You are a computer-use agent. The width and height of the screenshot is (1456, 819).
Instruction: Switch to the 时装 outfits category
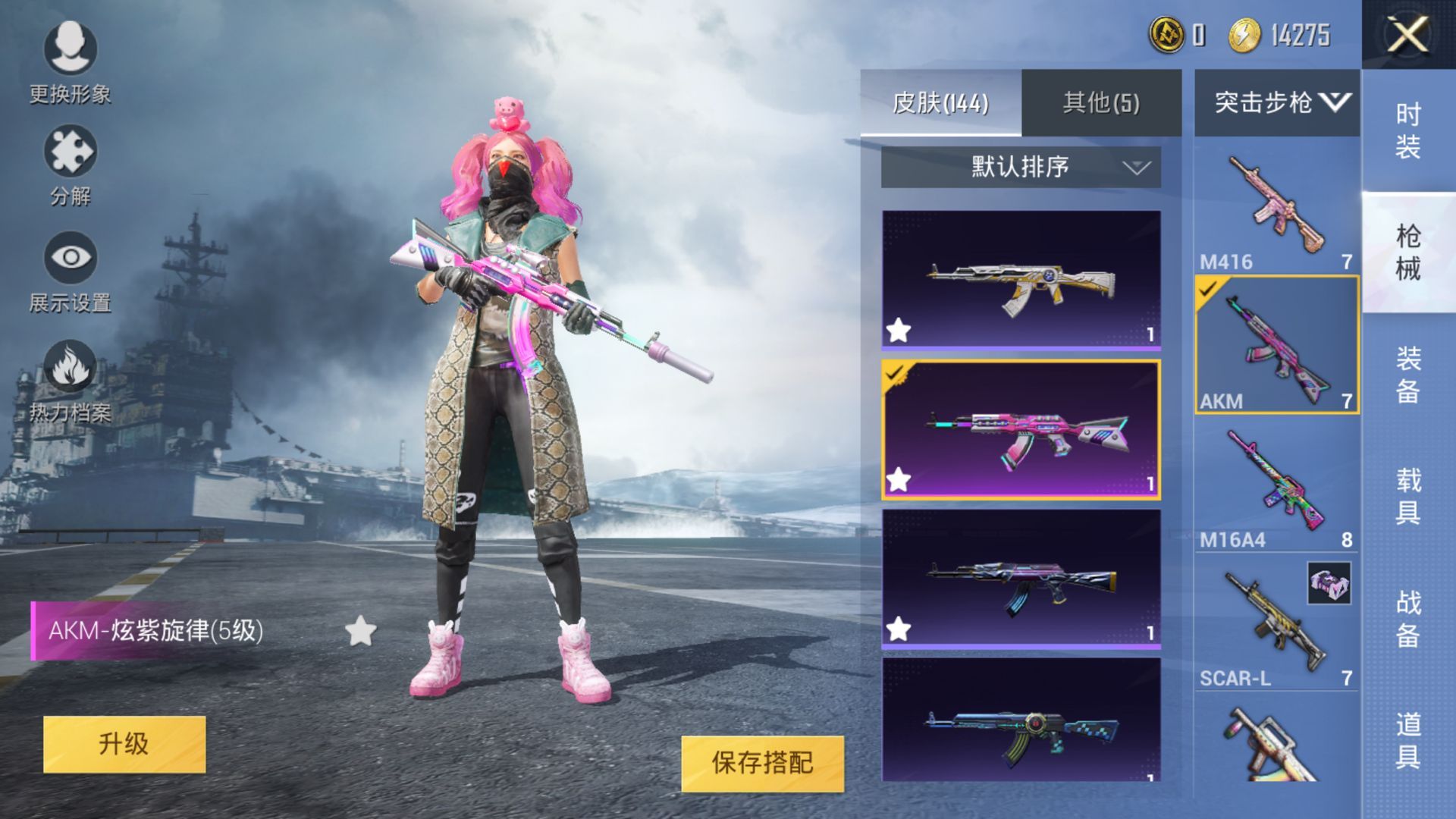[1408, 130]
